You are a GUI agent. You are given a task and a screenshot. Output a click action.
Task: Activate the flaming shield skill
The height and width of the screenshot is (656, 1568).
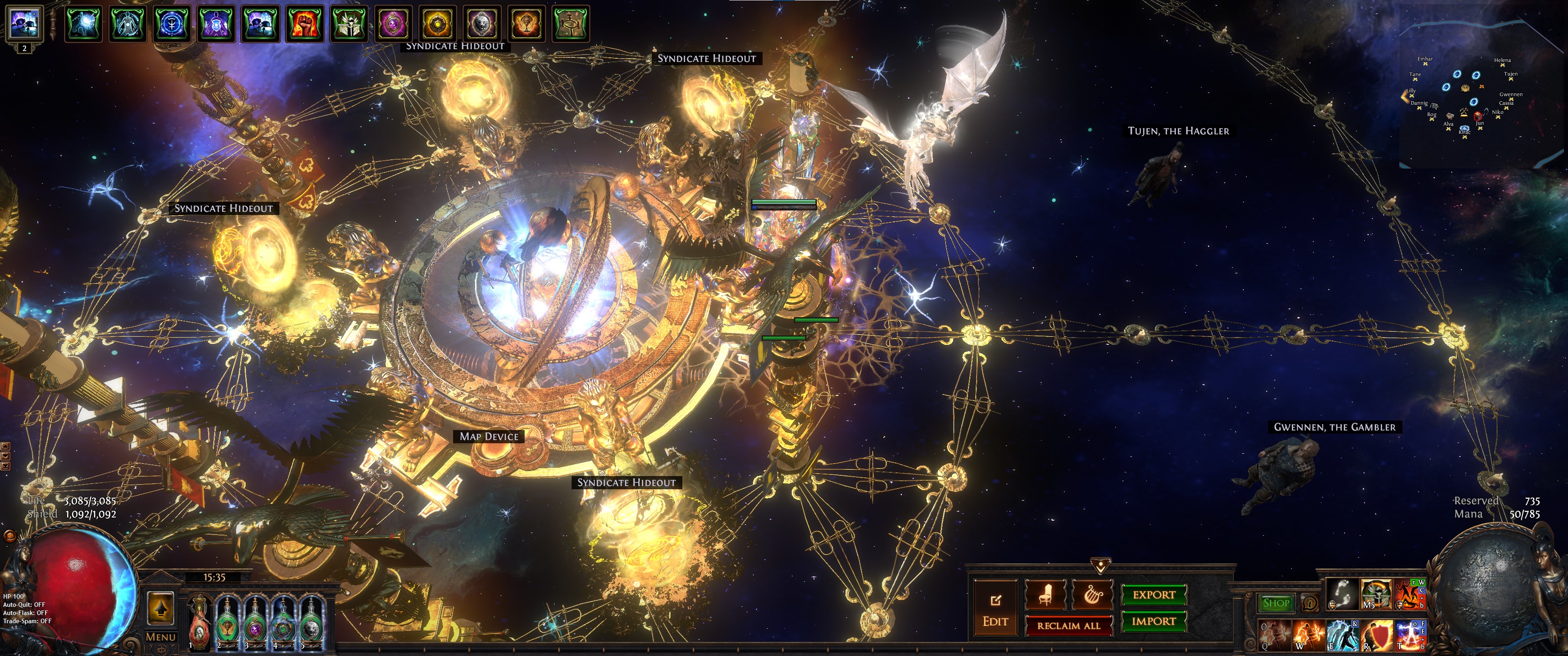1377,635
